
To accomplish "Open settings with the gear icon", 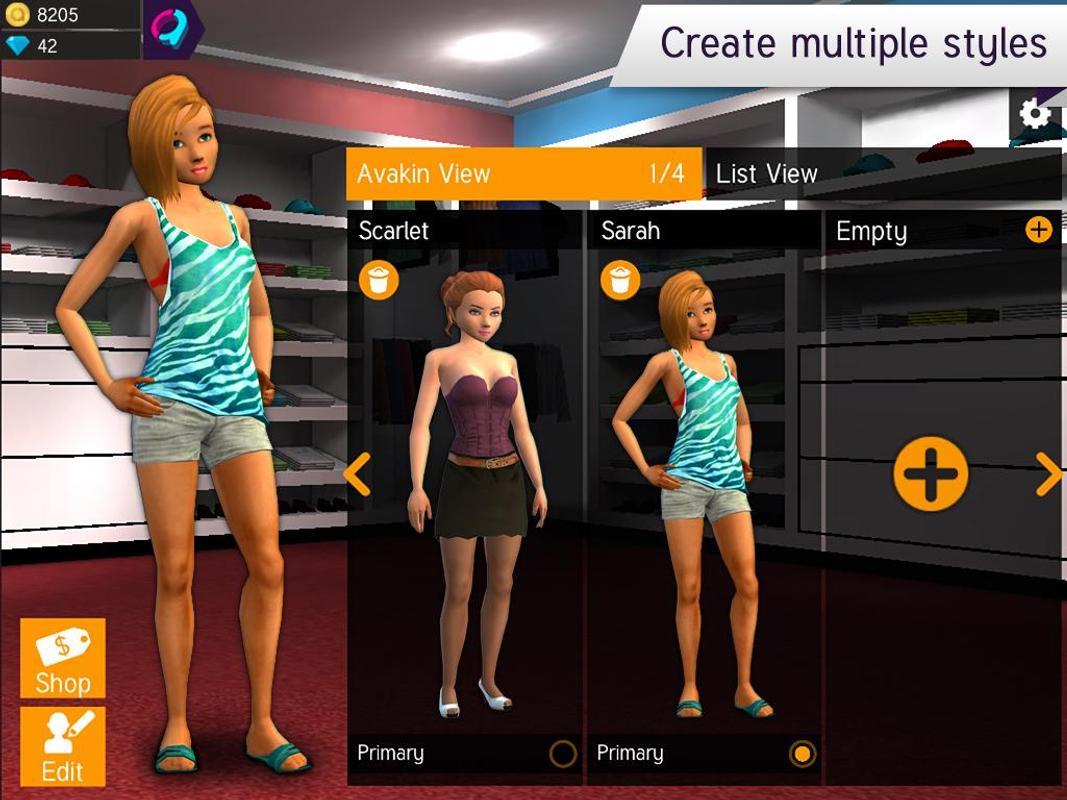I will (1035, 114).
